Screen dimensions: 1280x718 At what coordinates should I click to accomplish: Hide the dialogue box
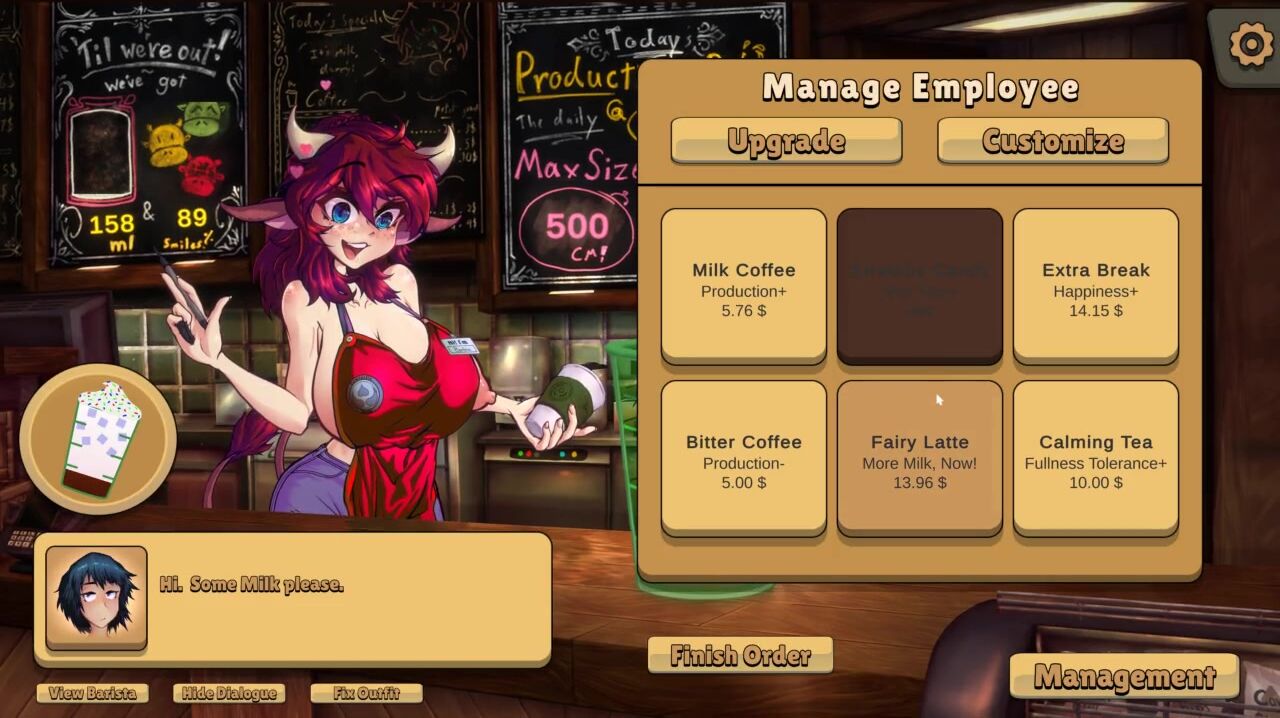(229, 693)
